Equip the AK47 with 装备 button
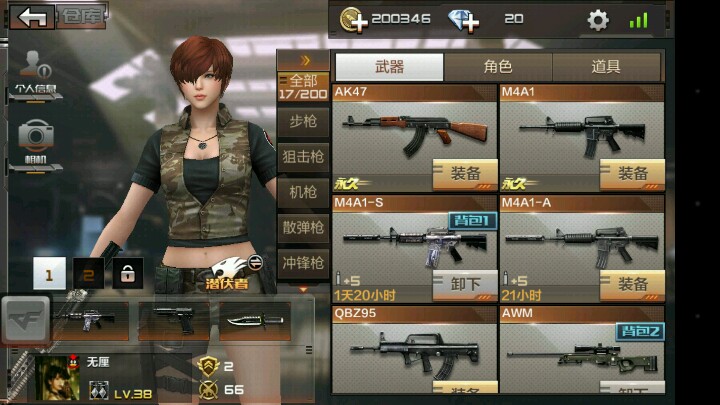 coord(465,174)
